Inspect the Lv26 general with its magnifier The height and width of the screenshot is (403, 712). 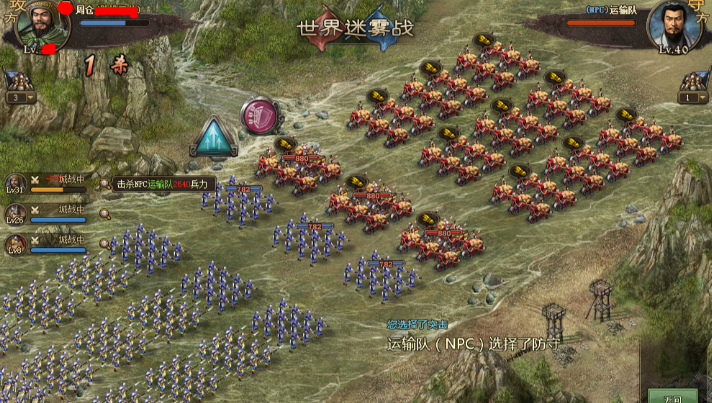click(x=104, y=214)
